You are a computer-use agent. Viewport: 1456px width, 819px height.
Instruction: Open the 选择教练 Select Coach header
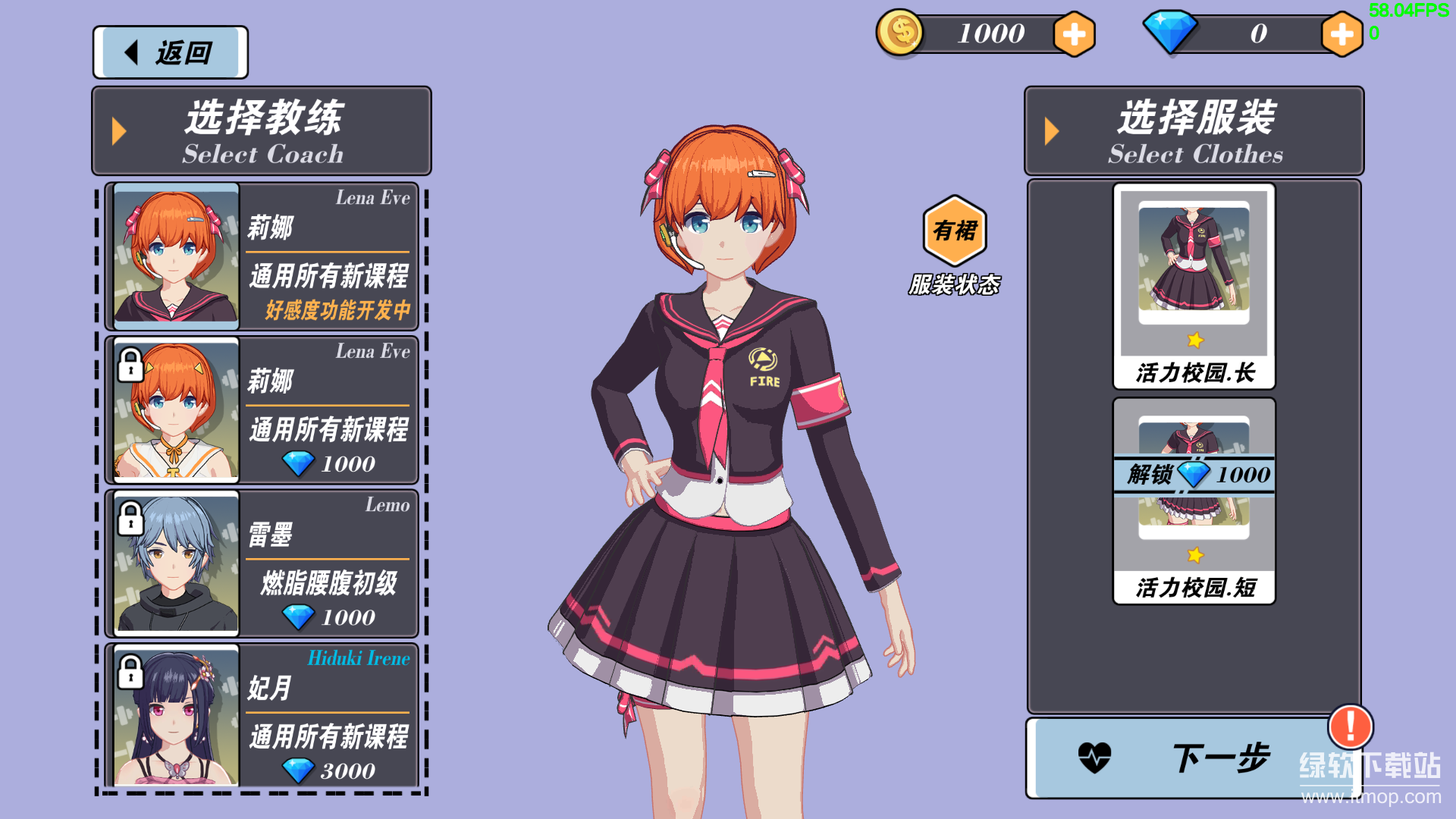click(x=262, y=131)
